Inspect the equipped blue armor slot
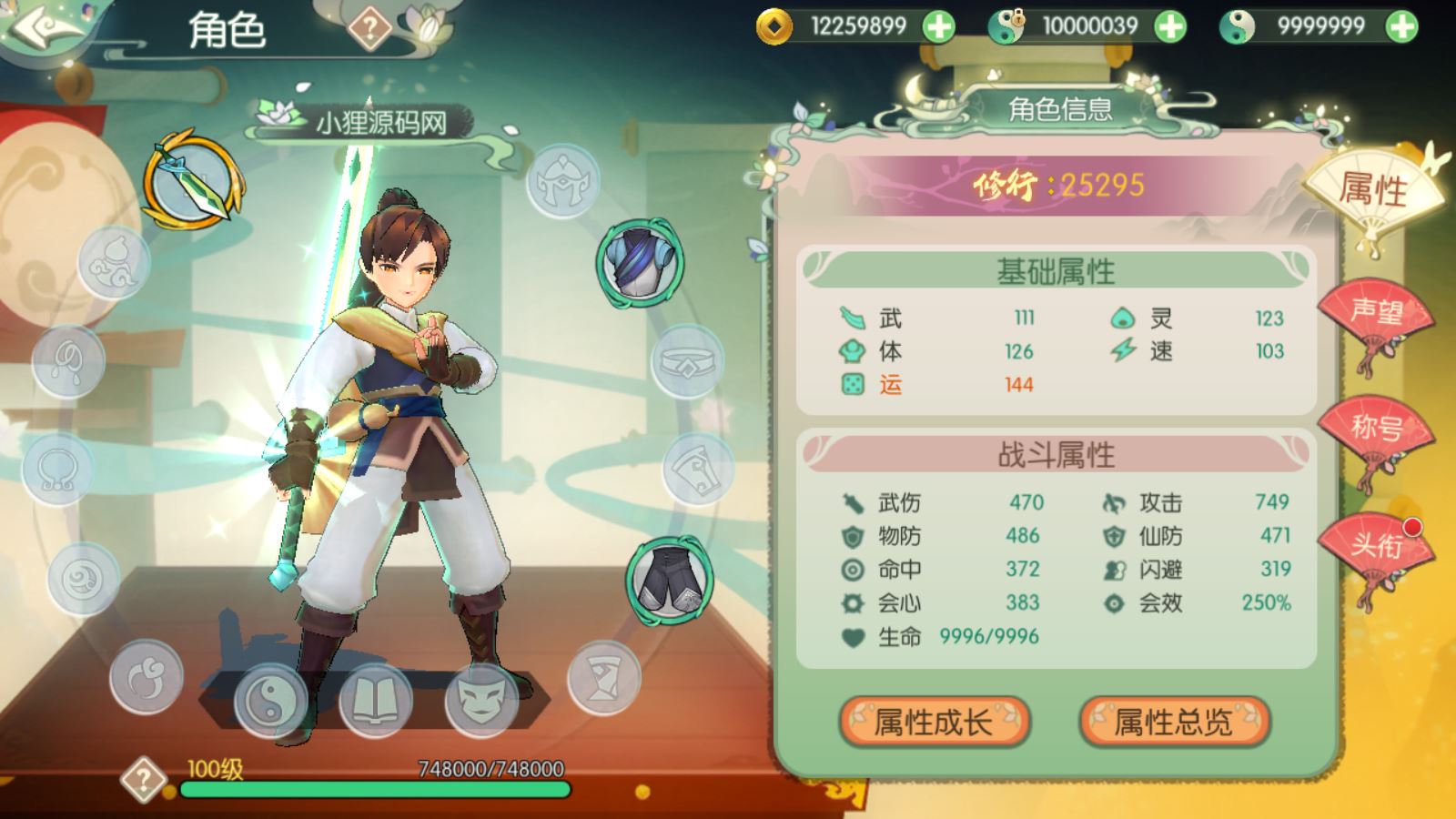This screenshot has height=819, width=1456. click(x=641, y=262)
